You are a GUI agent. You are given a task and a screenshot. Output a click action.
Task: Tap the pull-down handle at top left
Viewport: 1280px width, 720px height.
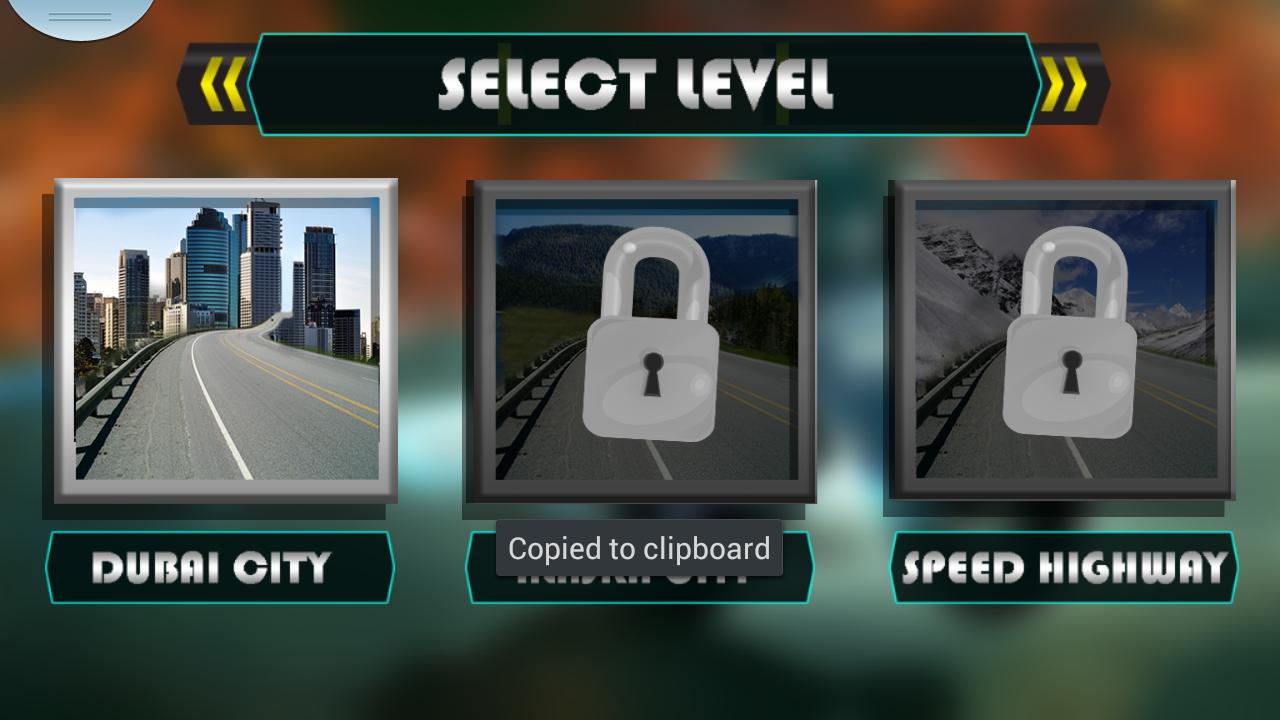coord(80,12)
